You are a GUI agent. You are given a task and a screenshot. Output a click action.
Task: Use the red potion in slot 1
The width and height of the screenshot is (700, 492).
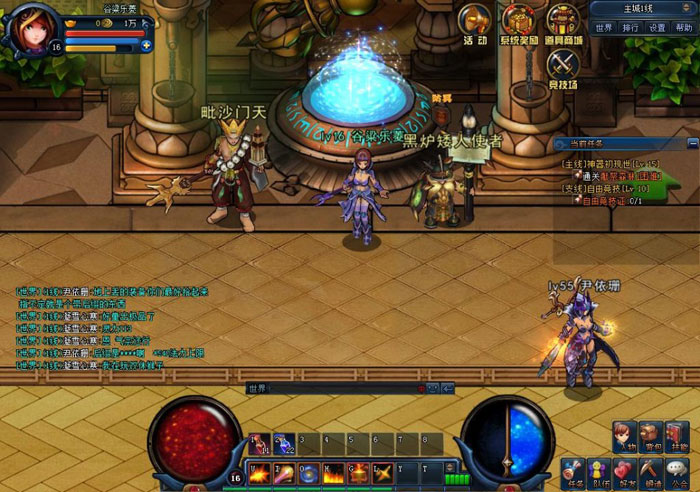pyautogui.click(x=257, y=443)
